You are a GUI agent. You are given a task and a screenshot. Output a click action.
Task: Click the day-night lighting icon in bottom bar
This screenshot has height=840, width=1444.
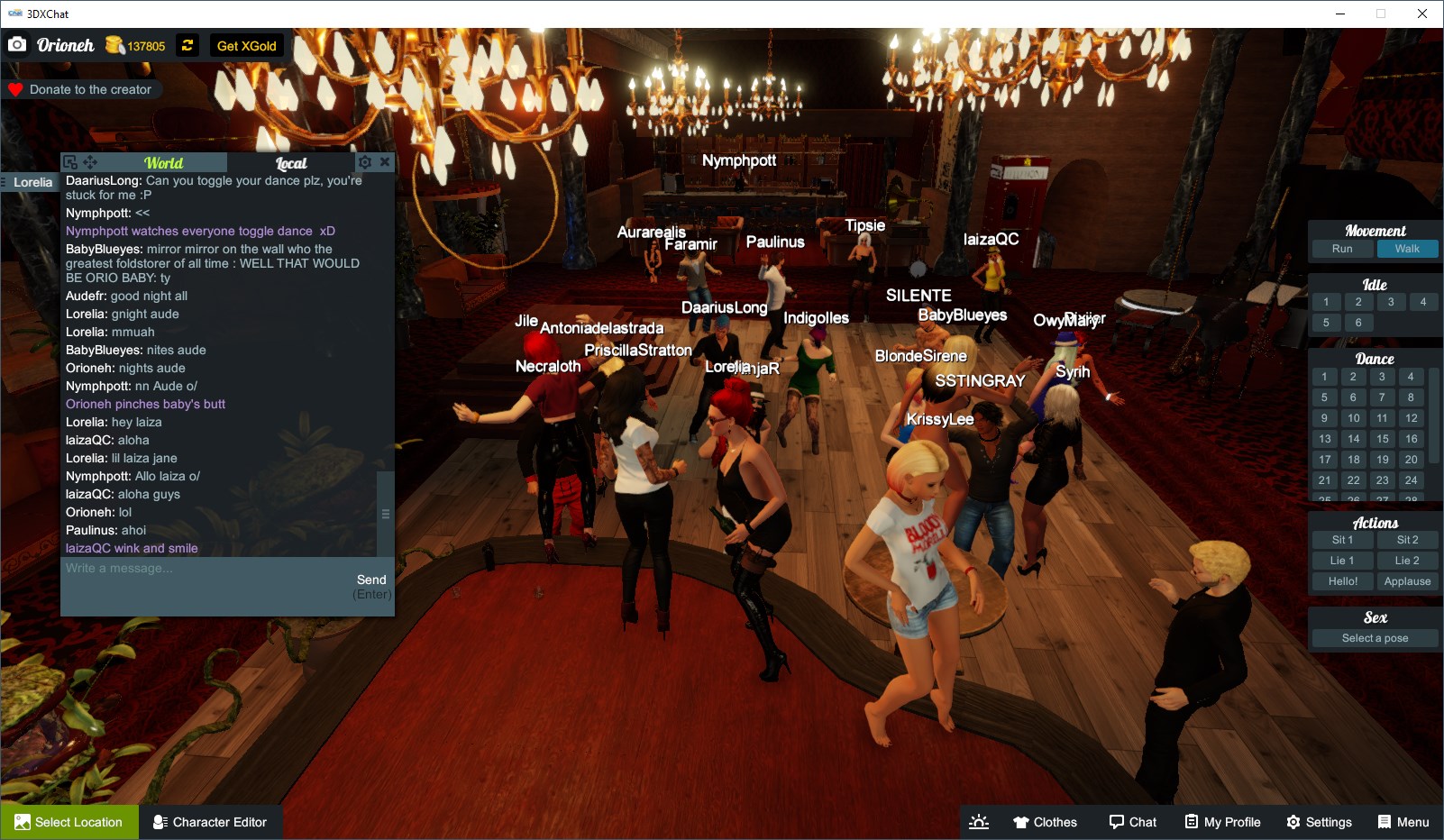click(979, 821)
